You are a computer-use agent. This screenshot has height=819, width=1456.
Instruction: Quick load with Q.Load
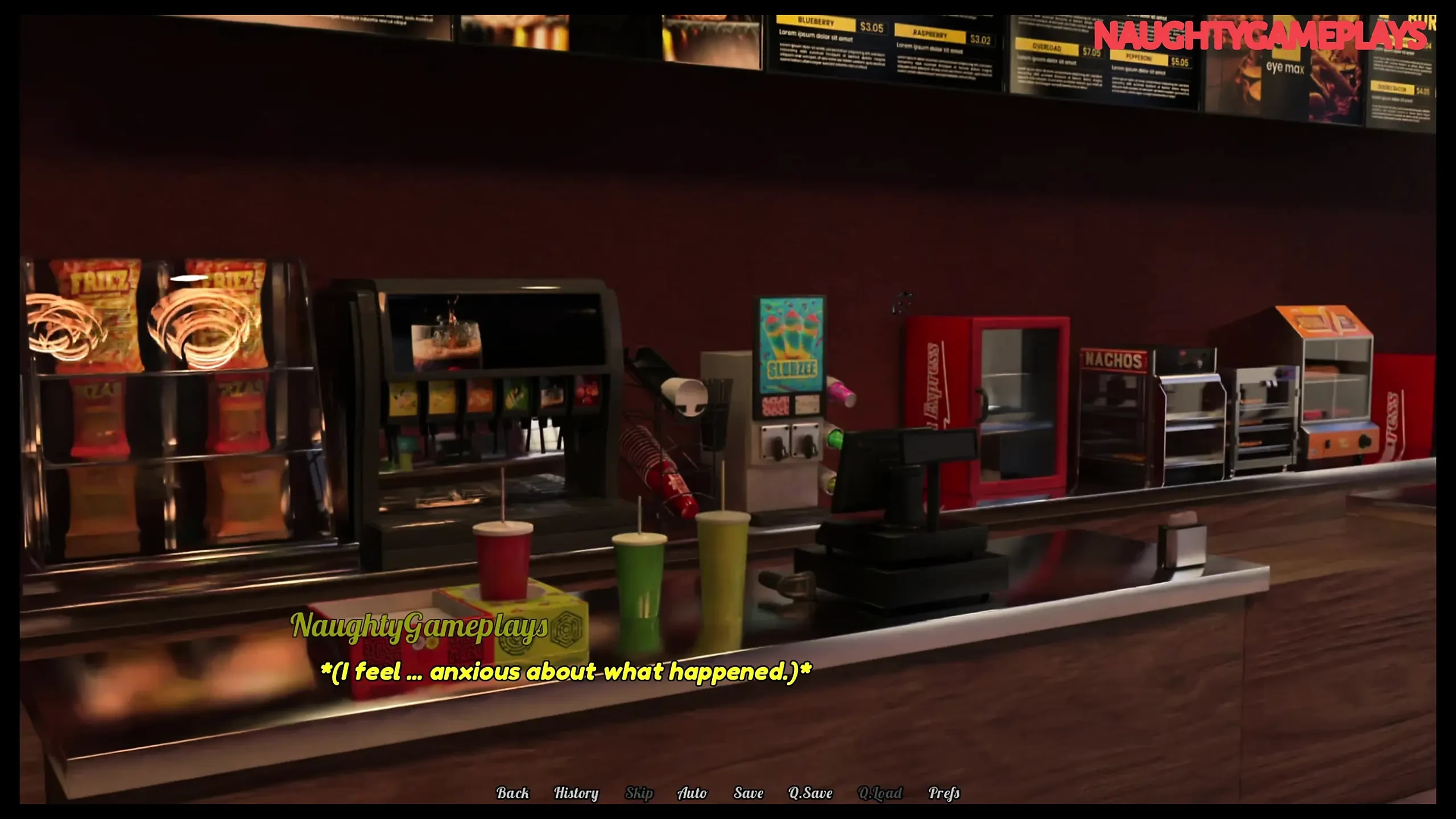[879, 793]
